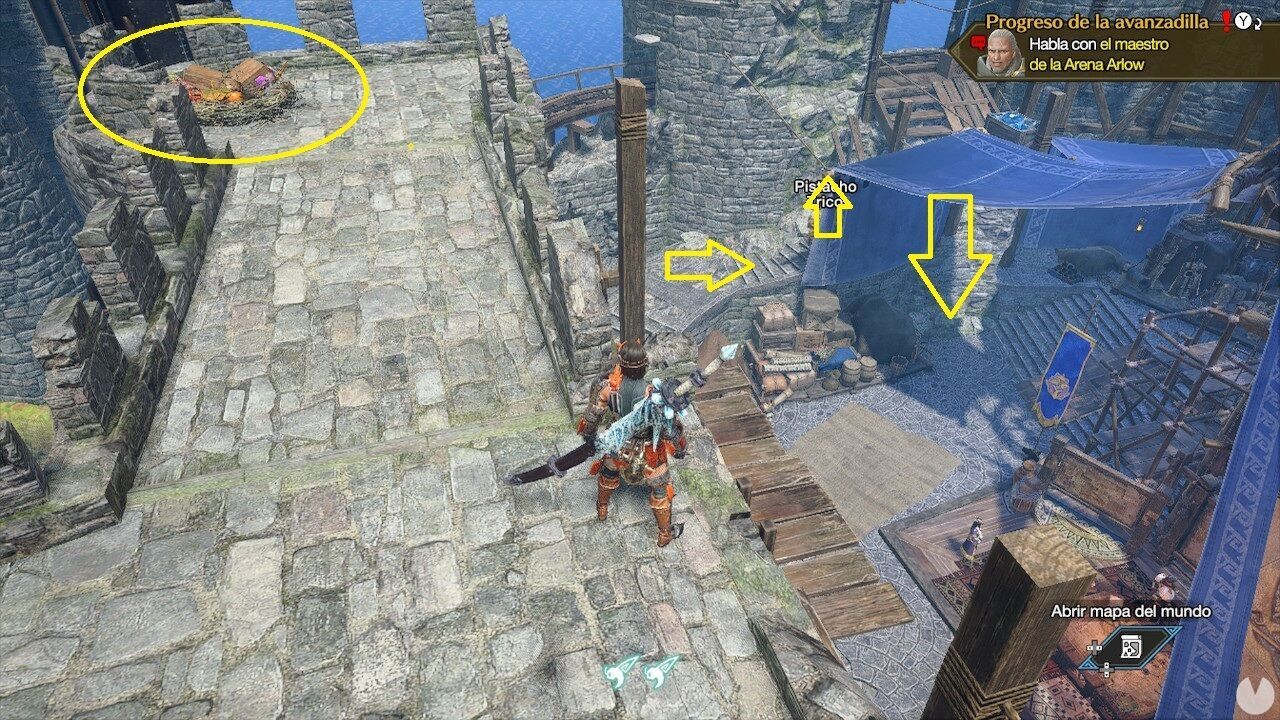Open the world map icon
The image size is (1280, 720).
pos(1130,646)
